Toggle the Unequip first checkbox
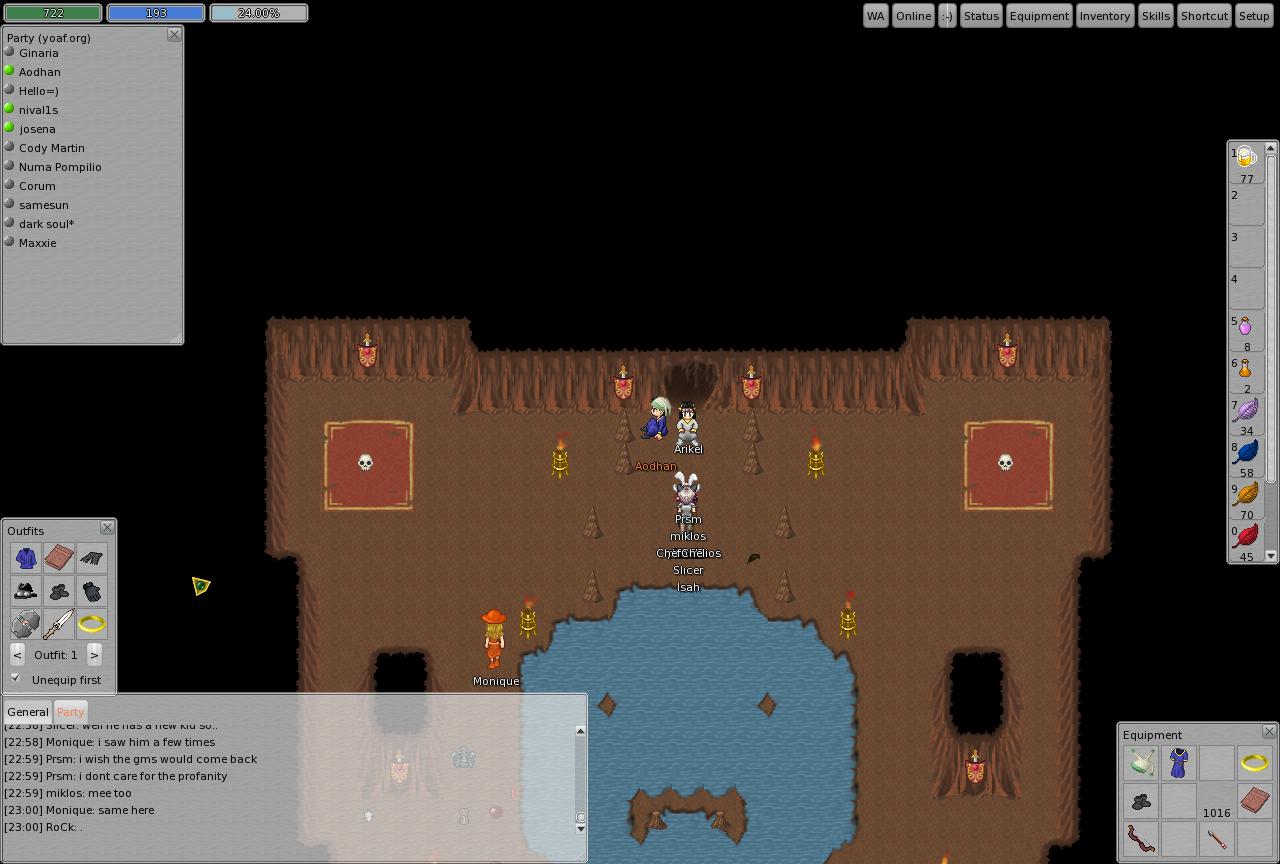 click(15, 677)
